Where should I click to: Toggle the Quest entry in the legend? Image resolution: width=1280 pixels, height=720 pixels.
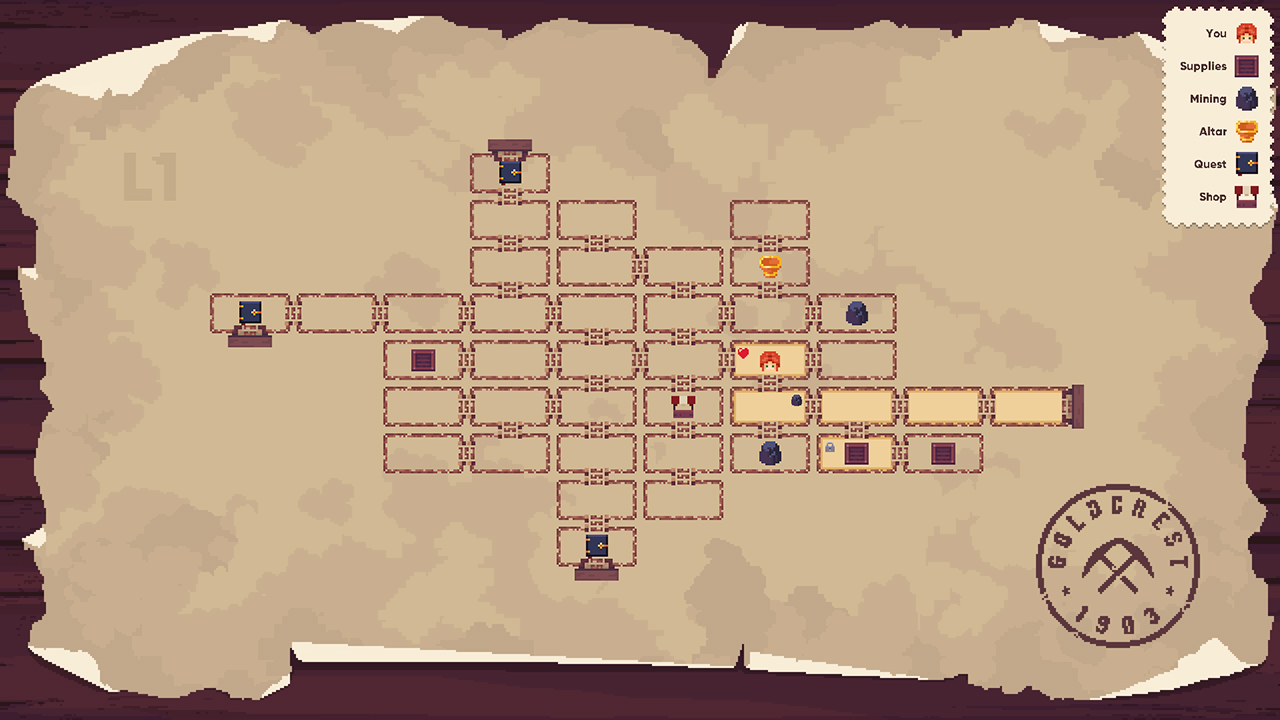click(1210, 164)
